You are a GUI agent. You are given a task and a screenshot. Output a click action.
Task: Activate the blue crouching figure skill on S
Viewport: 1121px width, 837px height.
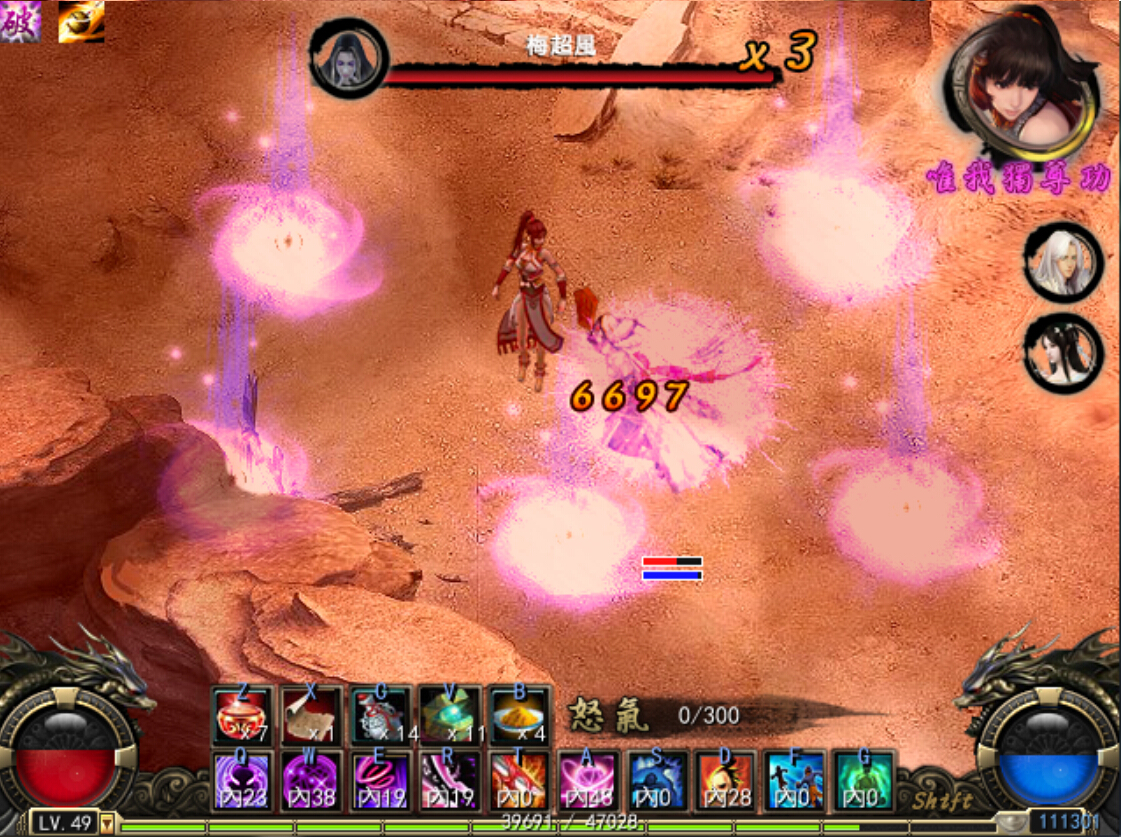pyautogui.click(x=657, y=781)
